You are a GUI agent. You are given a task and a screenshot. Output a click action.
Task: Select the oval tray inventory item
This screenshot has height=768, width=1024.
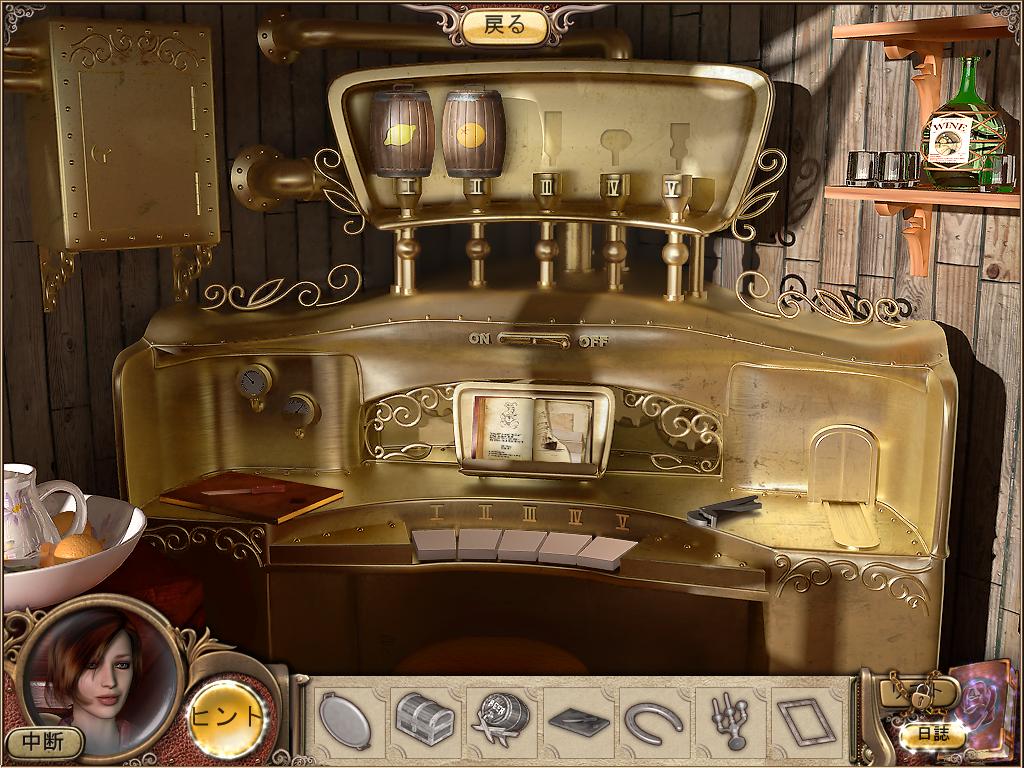(345, 719)
